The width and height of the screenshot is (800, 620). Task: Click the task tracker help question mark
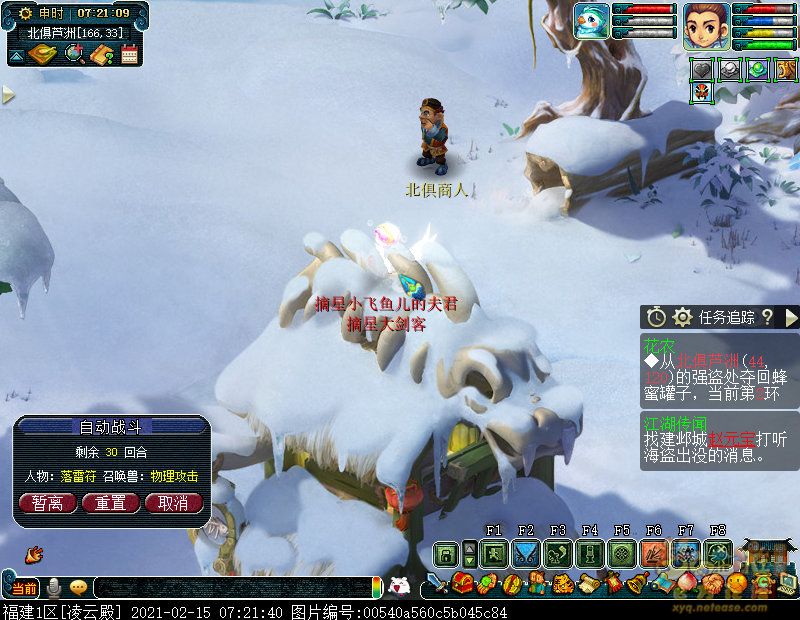(767, 317)
